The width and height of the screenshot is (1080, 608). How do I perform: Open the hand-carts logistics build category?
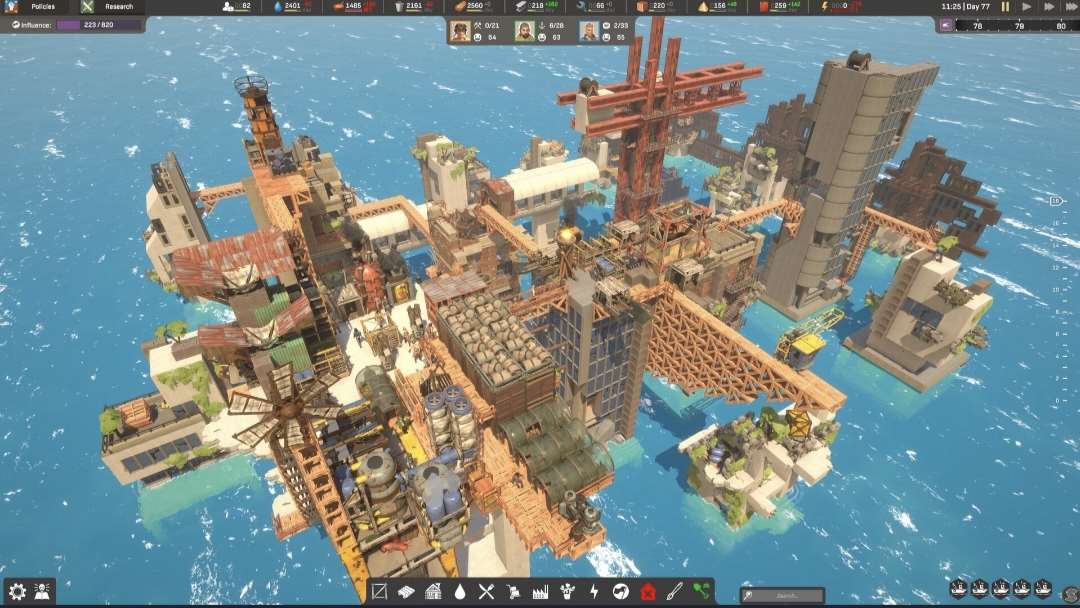pyautogui.click(x=514, y=591)
